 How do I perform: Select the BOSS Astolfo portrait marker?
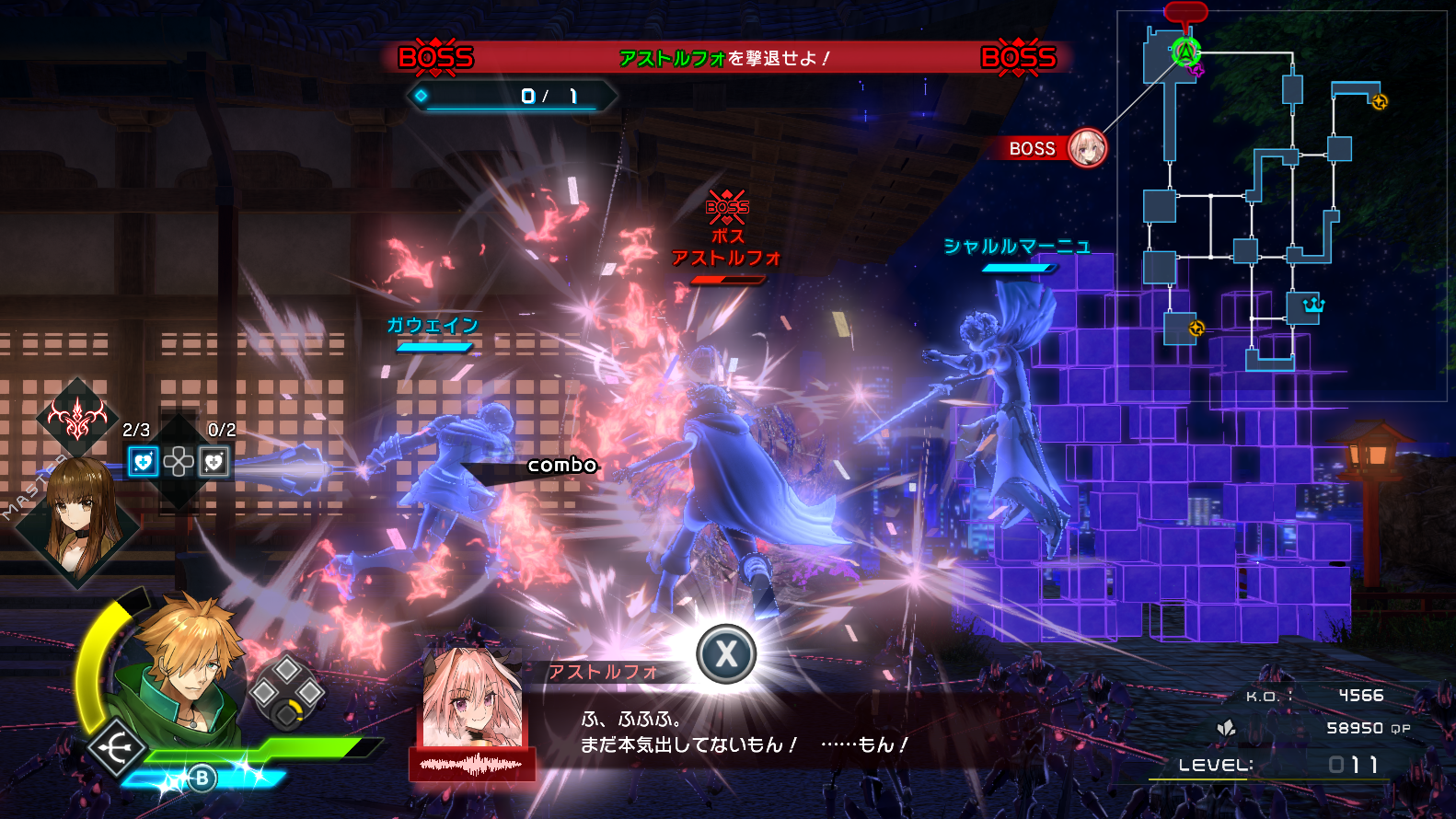click(1087, 147)
